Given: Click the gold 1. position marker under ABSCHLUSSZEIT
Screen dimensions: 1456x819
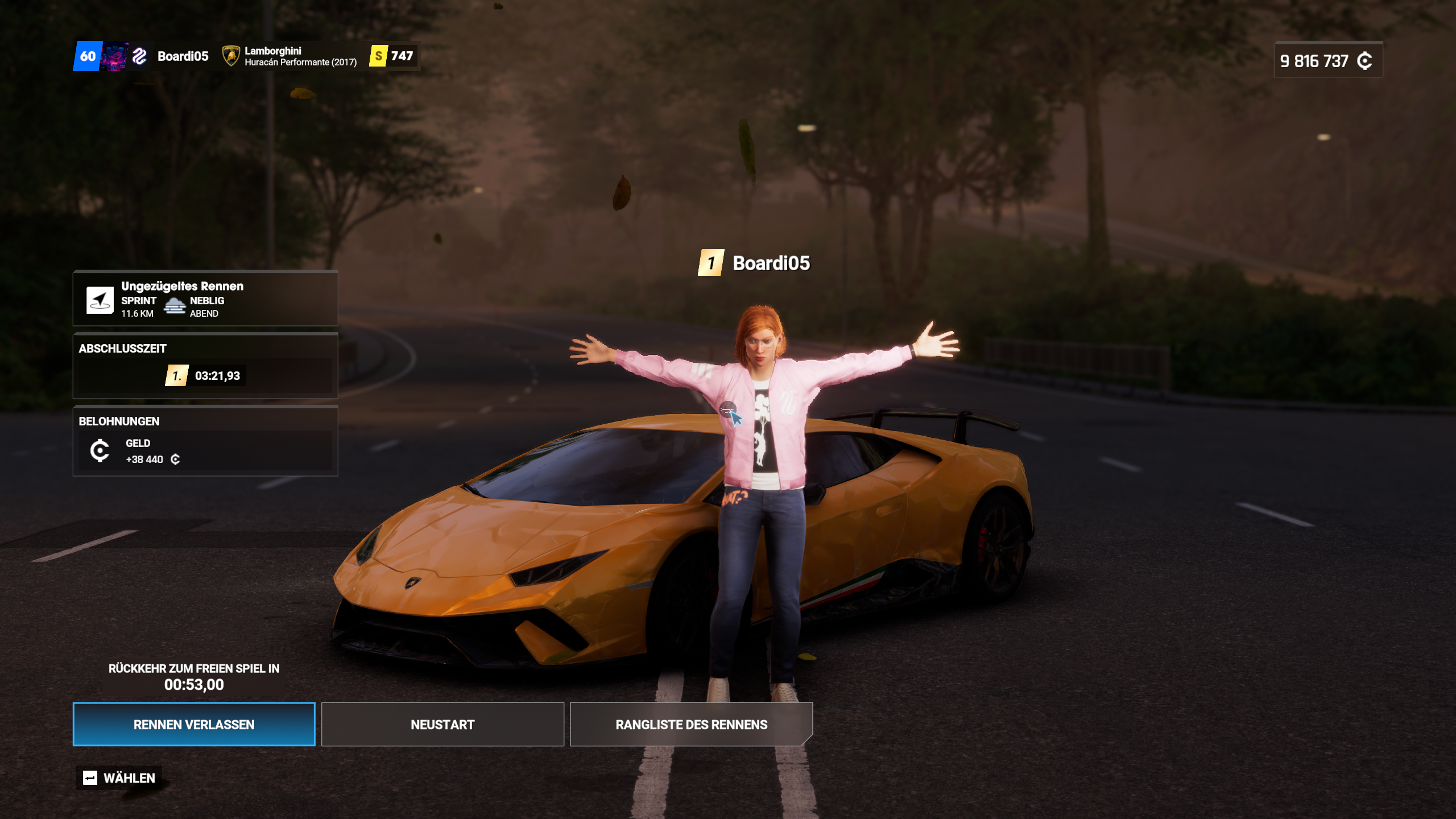Looking at the screenshot, I should (176, 375).
